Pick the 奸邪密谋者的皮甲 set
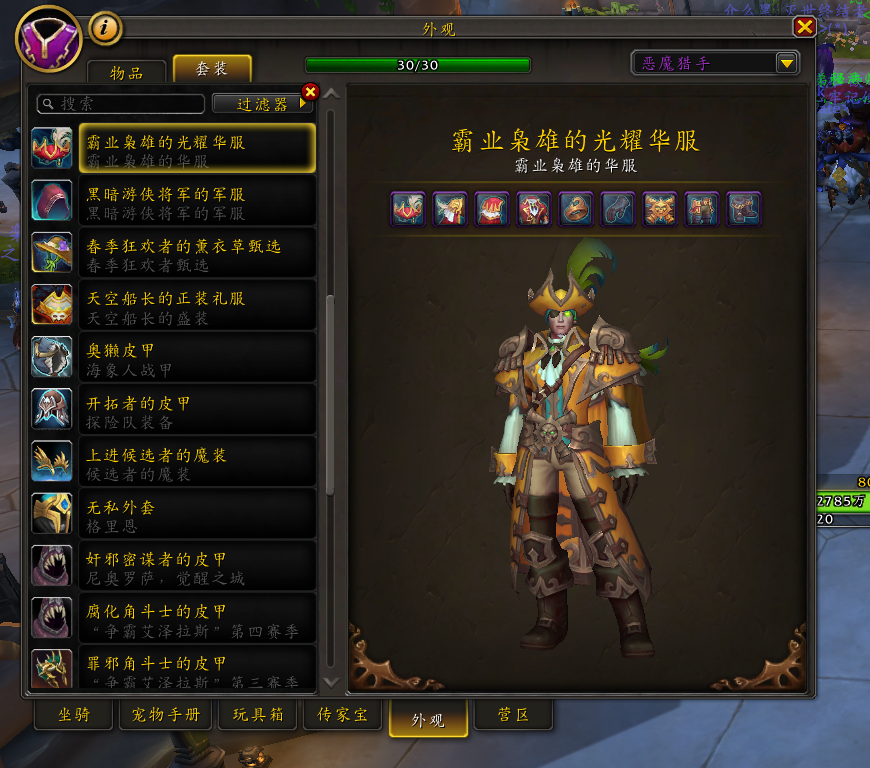Viewport: 870px width, 768px height. (x=173, y=568)
